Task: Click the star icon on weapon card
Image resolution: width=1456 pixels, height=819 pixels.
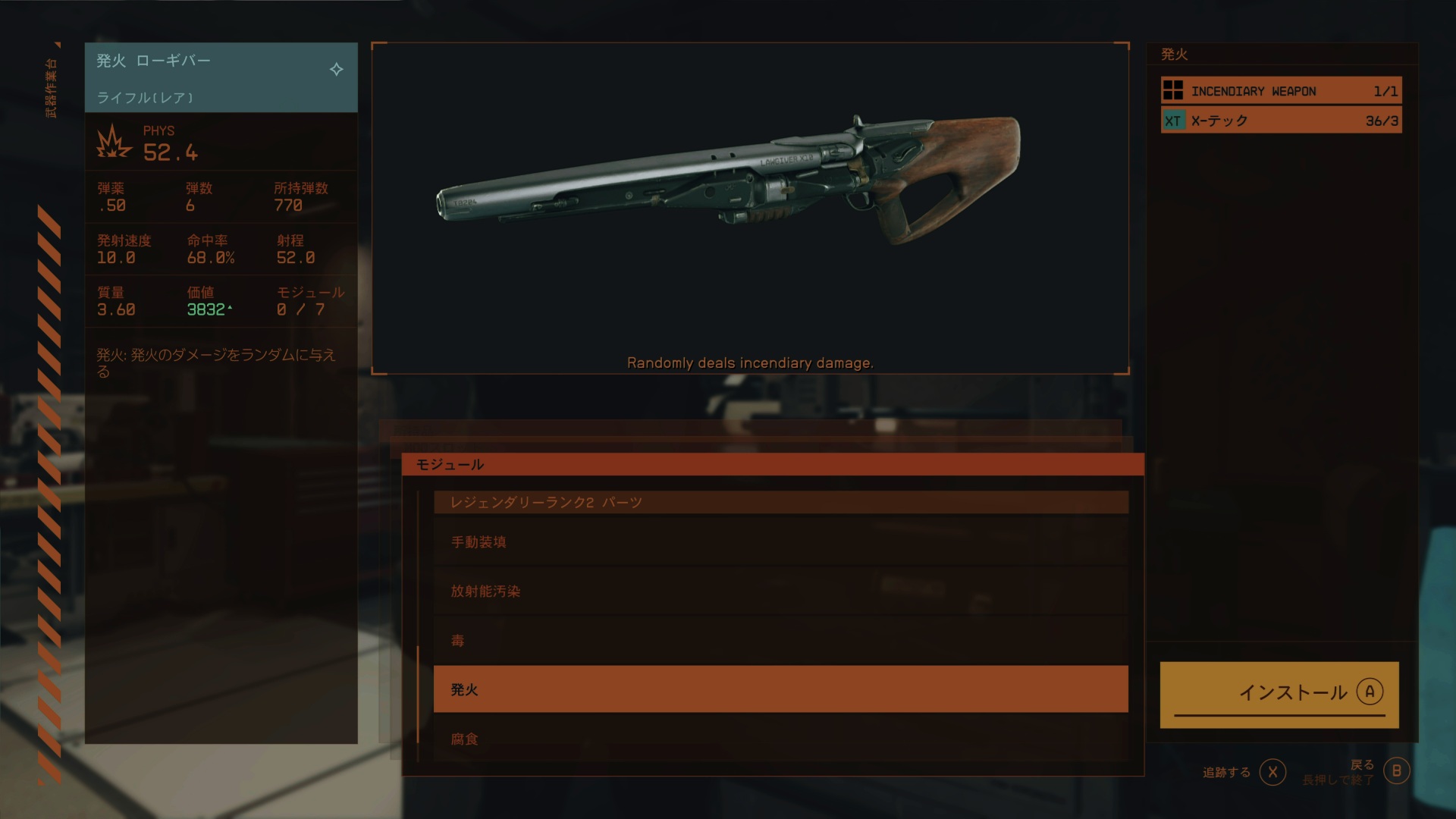Action: [x=337, y=70]
